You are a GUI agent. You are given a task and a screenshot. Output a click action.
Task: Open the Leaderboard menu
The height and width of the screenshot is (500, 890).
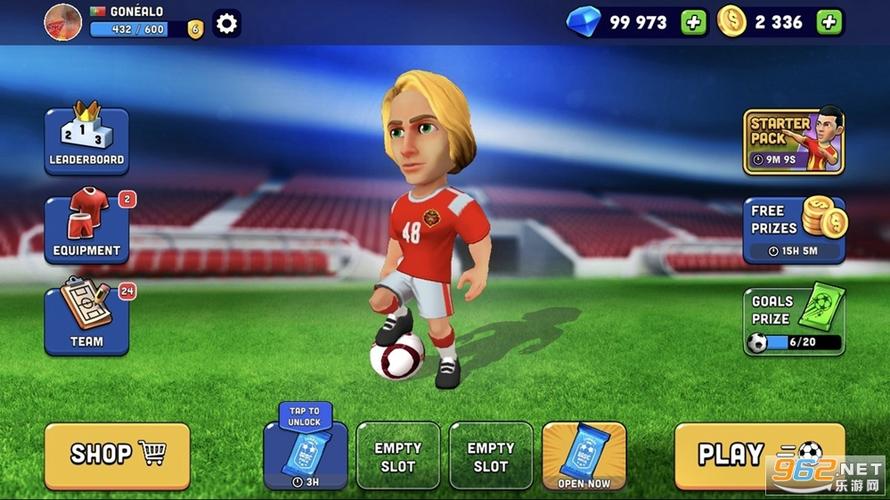point(86,140)
